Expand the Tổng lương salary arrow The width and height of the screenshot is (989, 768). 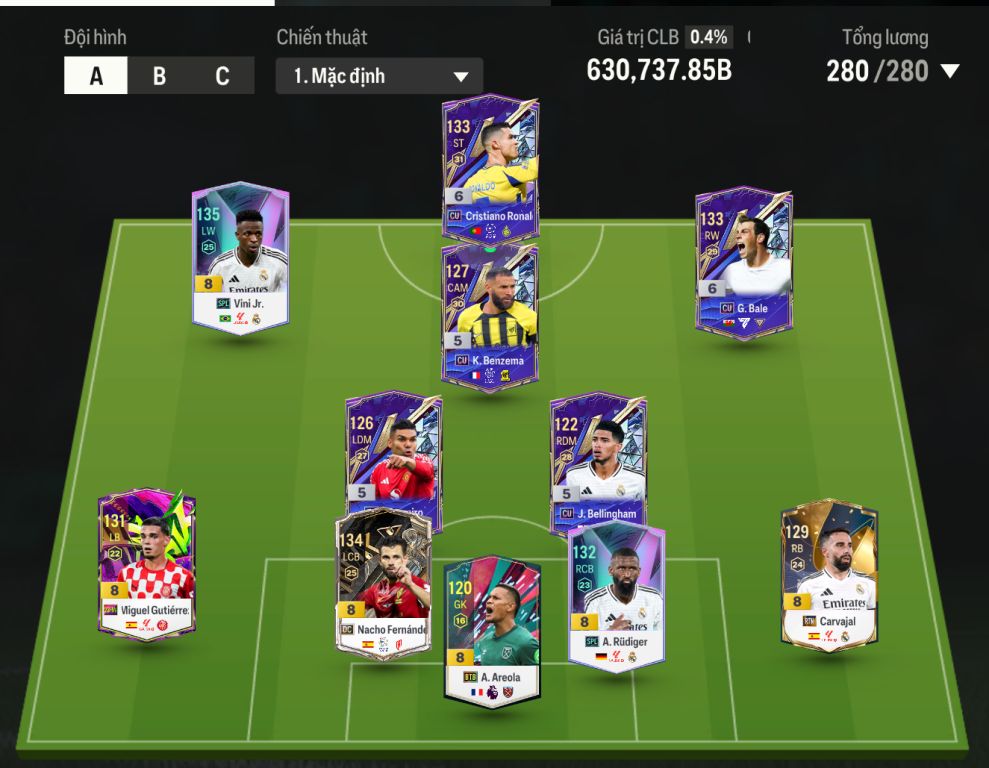point(950,71)
